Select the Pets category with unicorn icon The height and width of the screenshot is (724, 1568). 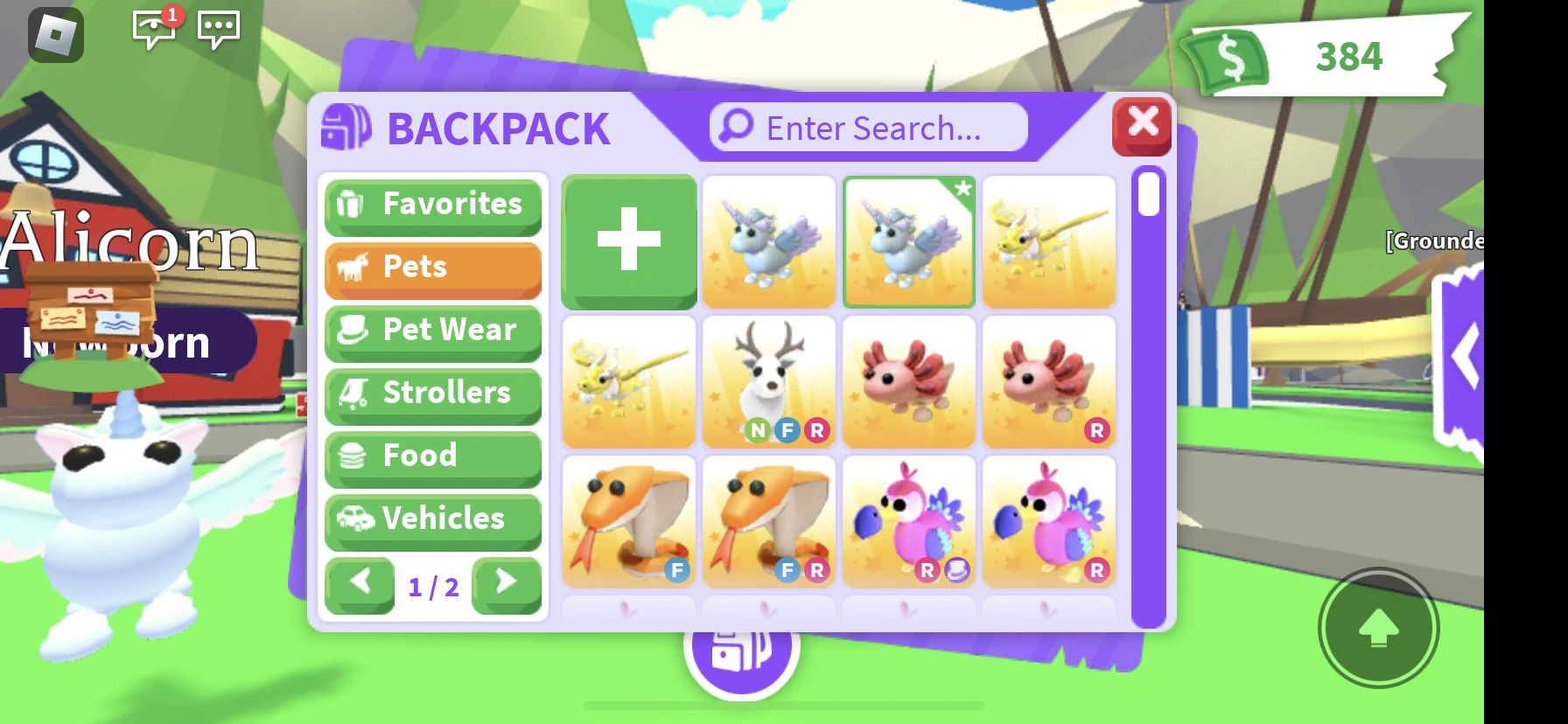point(432,268)
